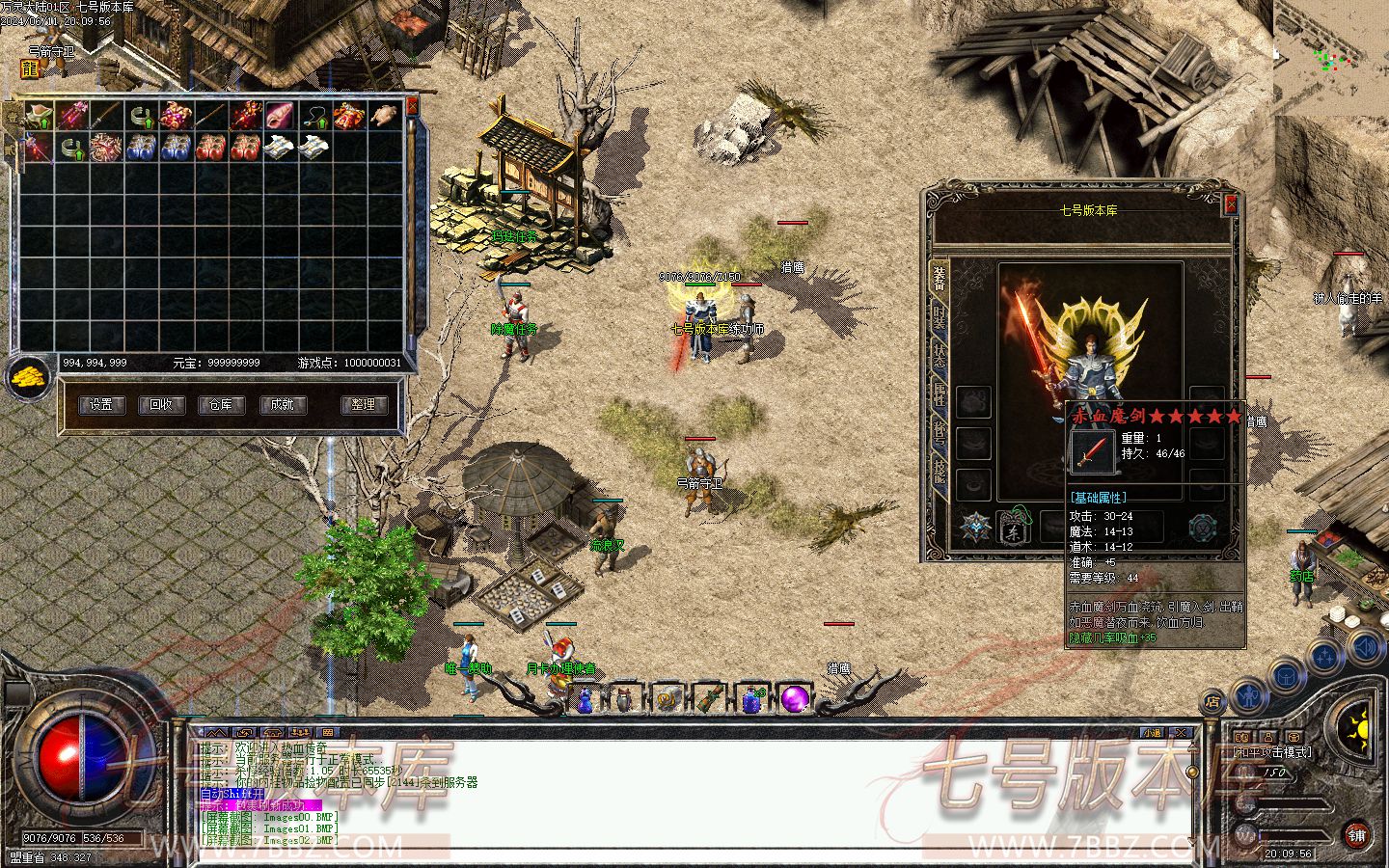Toggle sound with the speaker button

[1365, 646]
